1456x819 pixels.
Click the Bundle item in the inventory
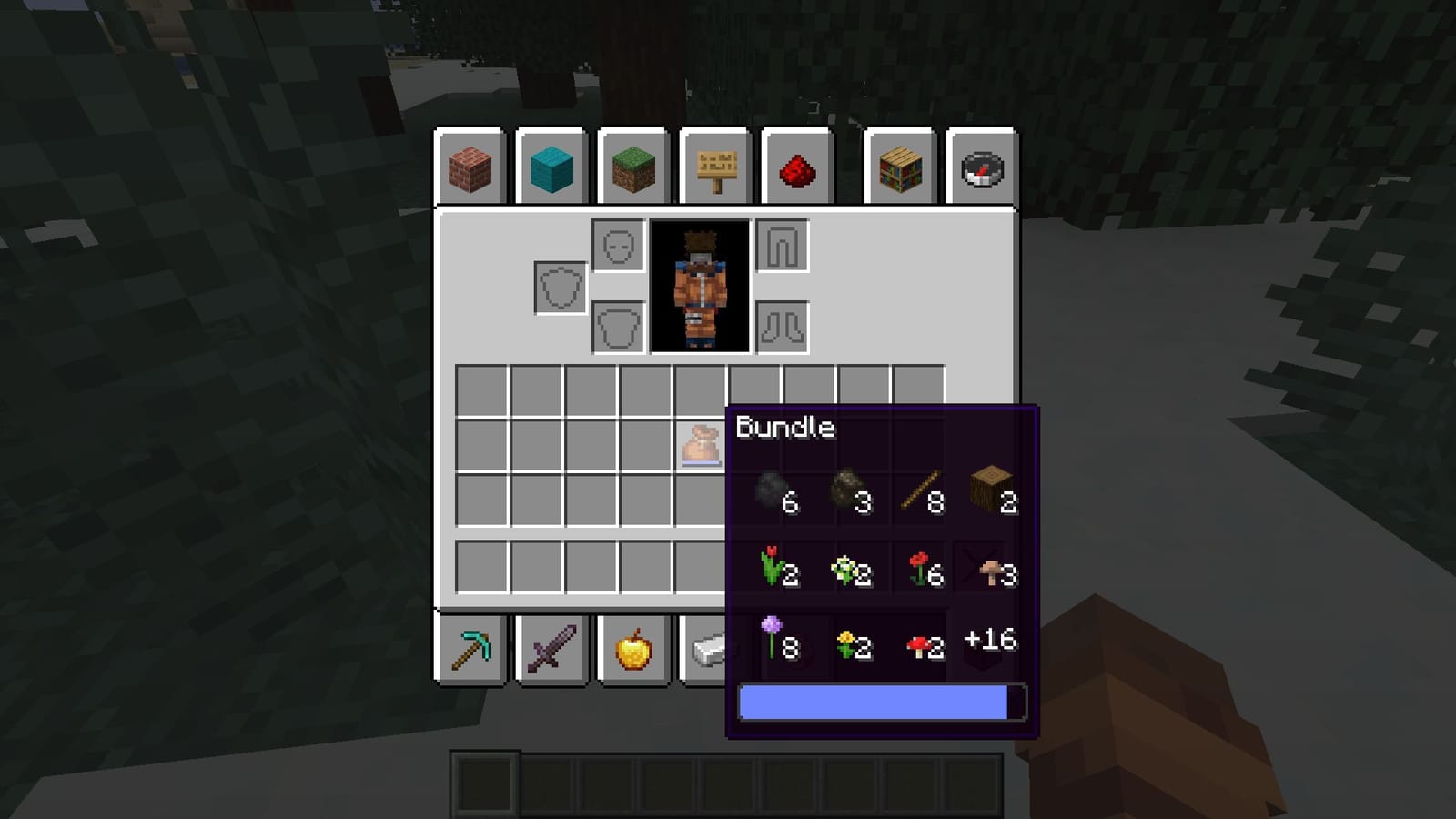click(701, 444)
